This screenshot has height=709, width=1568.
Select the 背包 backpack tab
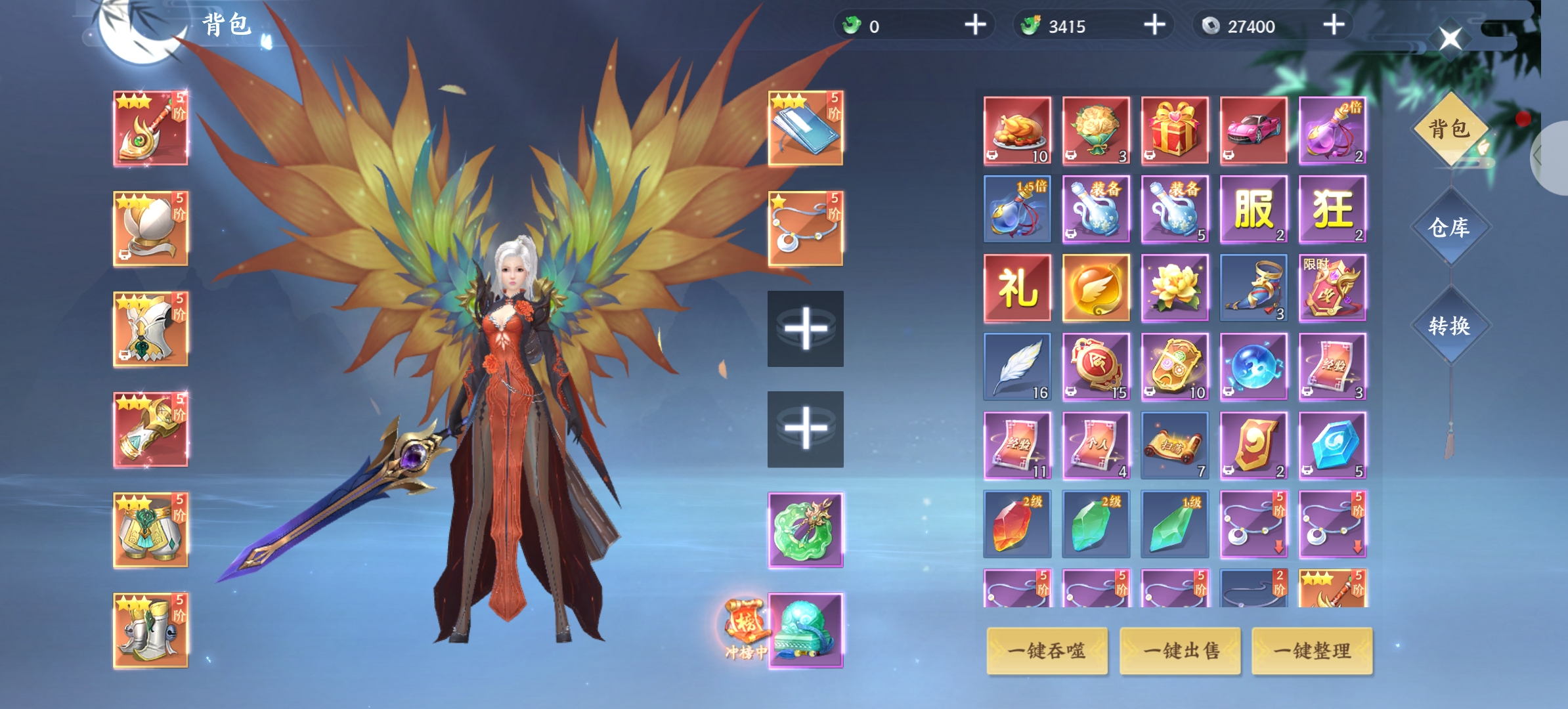tap(1449, 129)
